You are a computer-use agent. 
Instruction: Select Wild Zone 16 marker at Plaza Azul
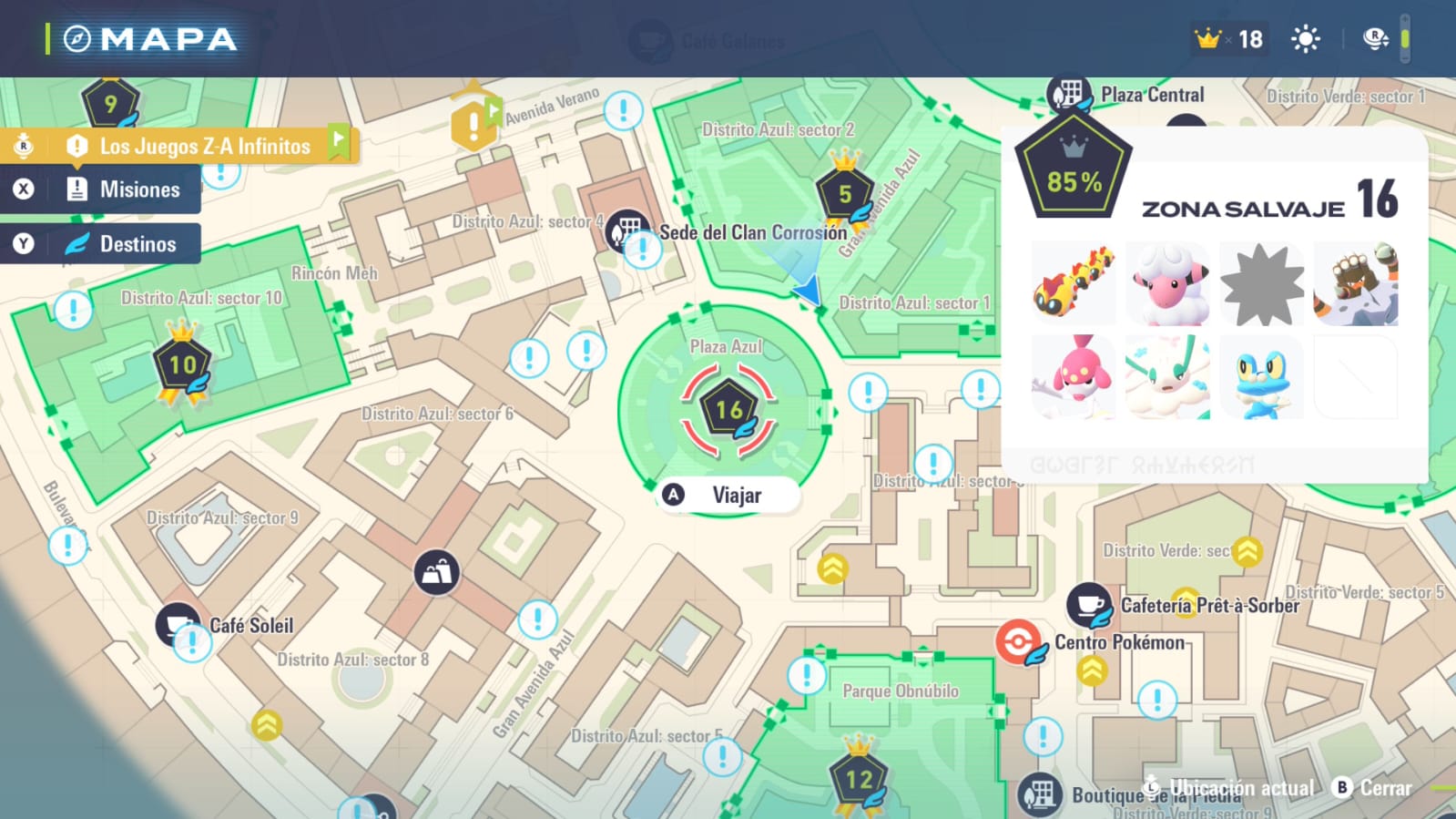(x=728, y=410)
